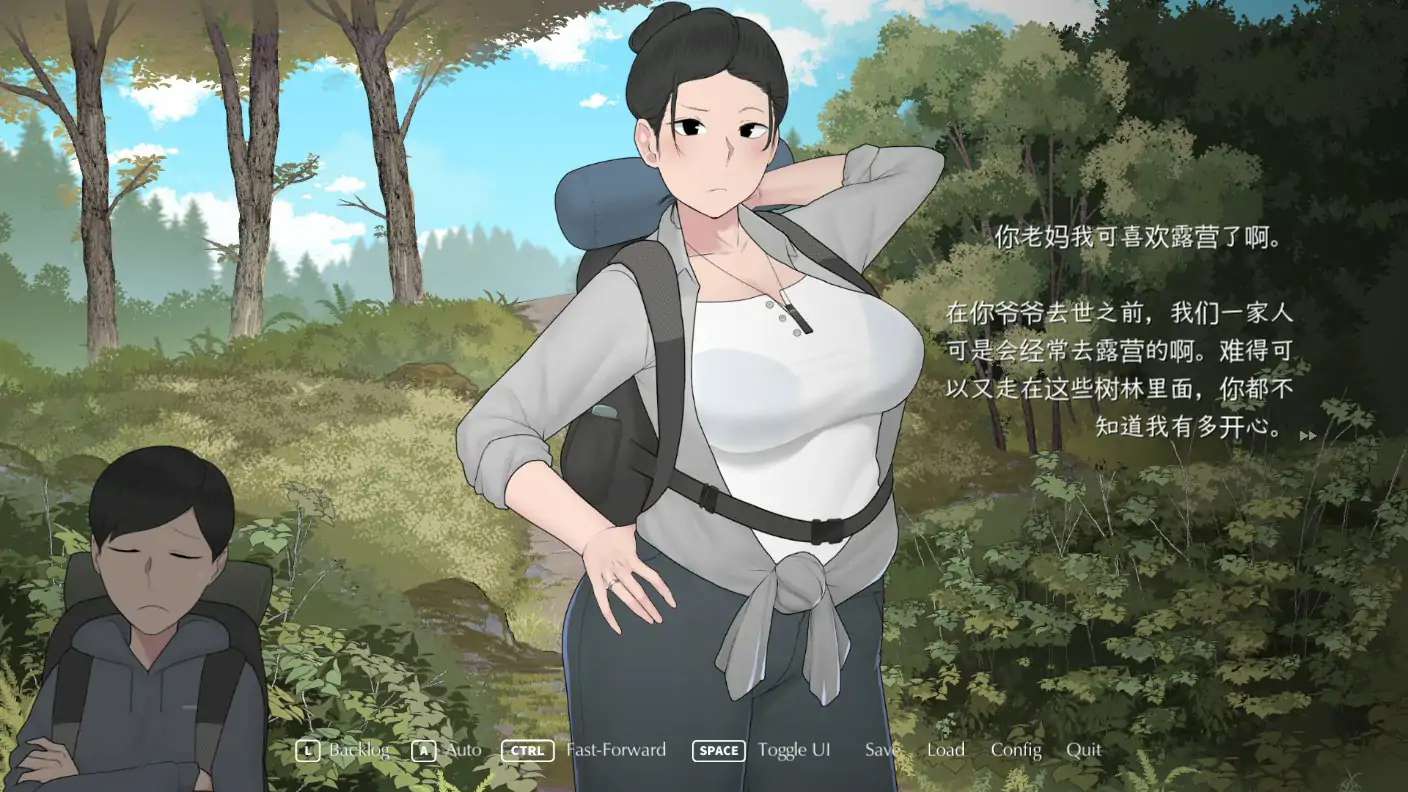Viewport: 1408px width, 792px height.
Task: Click the double-arrow continue indicator
Action: (1306, 435)
